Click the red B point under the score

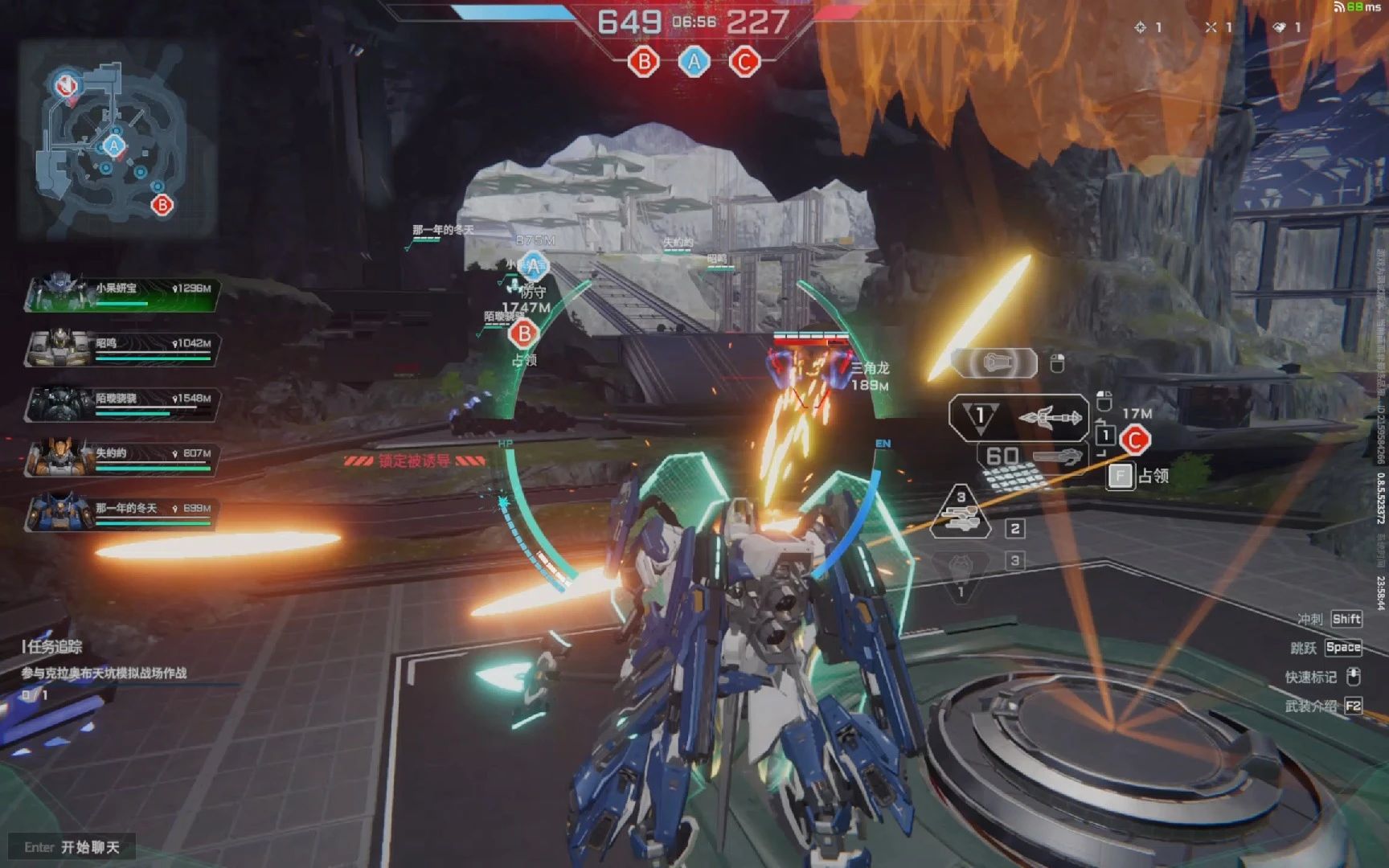click(644, 62)
